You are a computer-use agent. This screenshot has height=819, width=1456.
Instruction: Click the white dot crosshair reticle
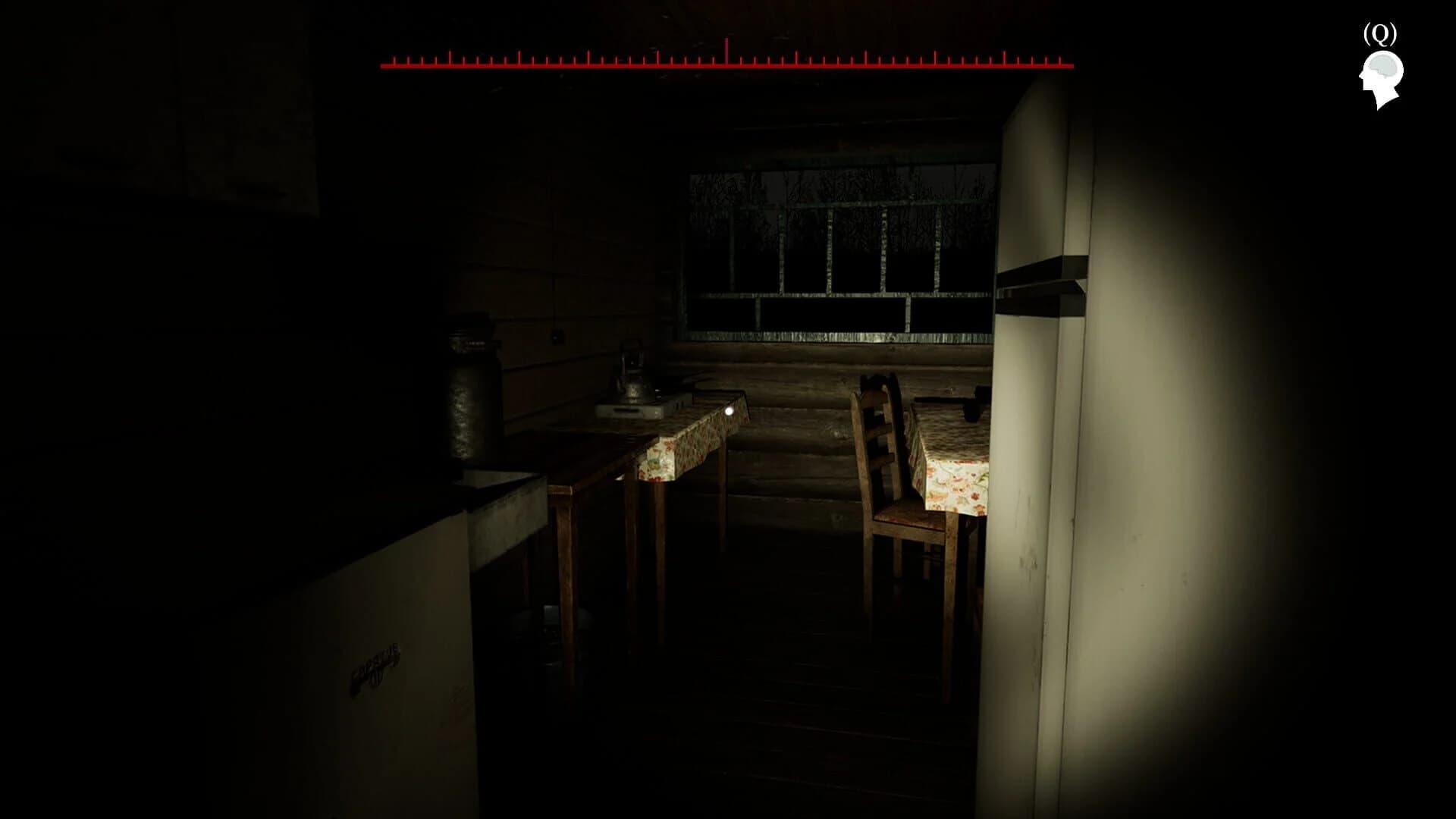click(x=730, y=410)
